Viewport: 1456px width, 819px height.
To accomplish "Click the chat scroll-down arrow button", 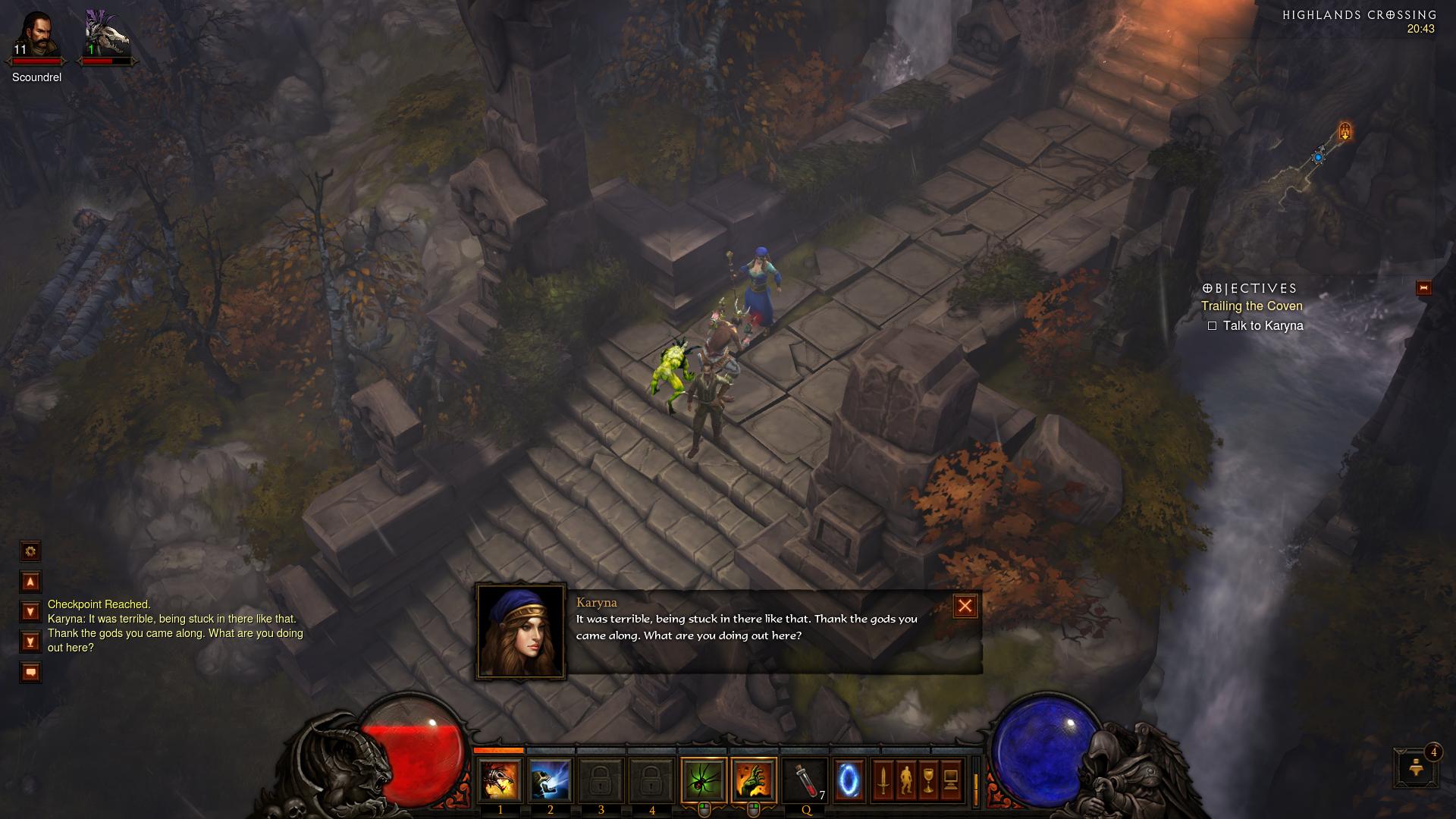I will point(30,611).
